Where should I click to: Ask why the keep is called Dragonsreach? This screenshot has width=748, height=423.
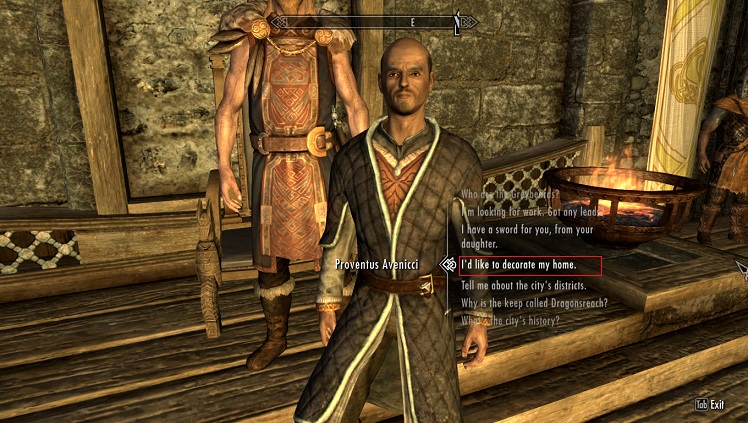(x=534, y=302)
